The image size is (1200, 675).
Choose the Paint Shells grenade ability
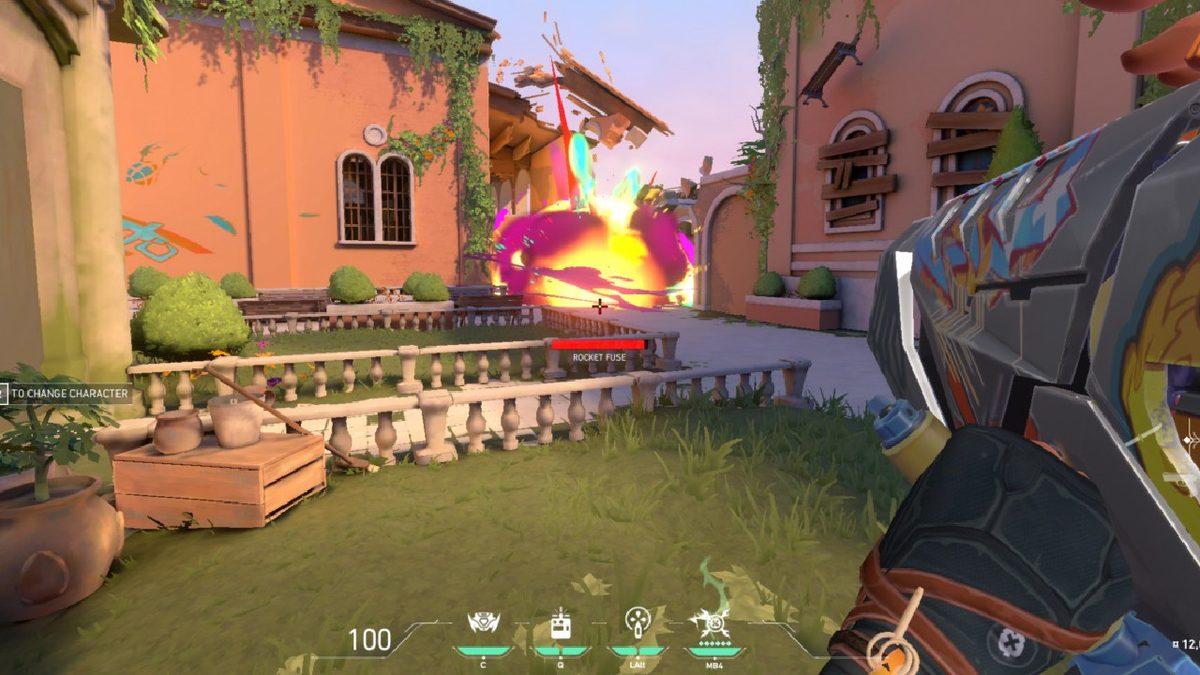click(637, 623)
